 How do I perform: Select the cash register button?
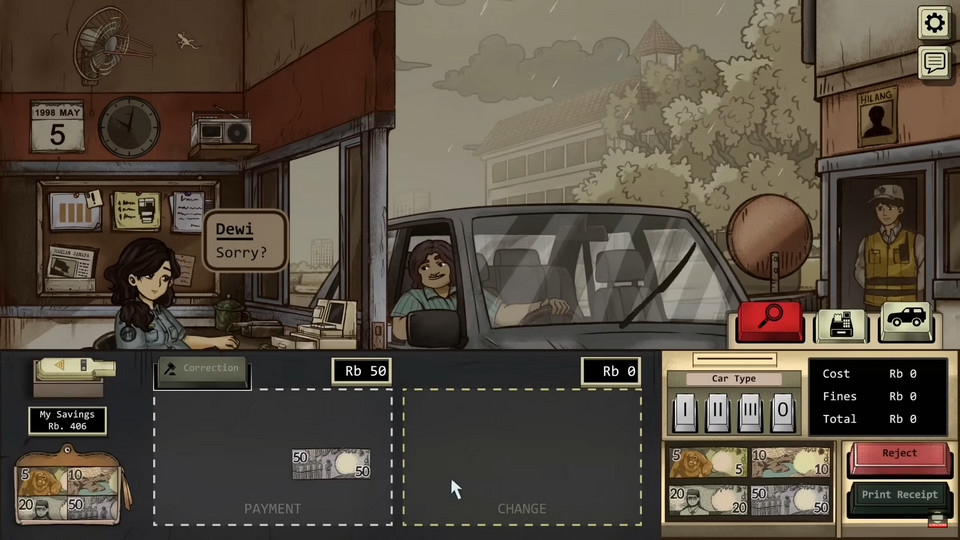[x=842, y=323]
